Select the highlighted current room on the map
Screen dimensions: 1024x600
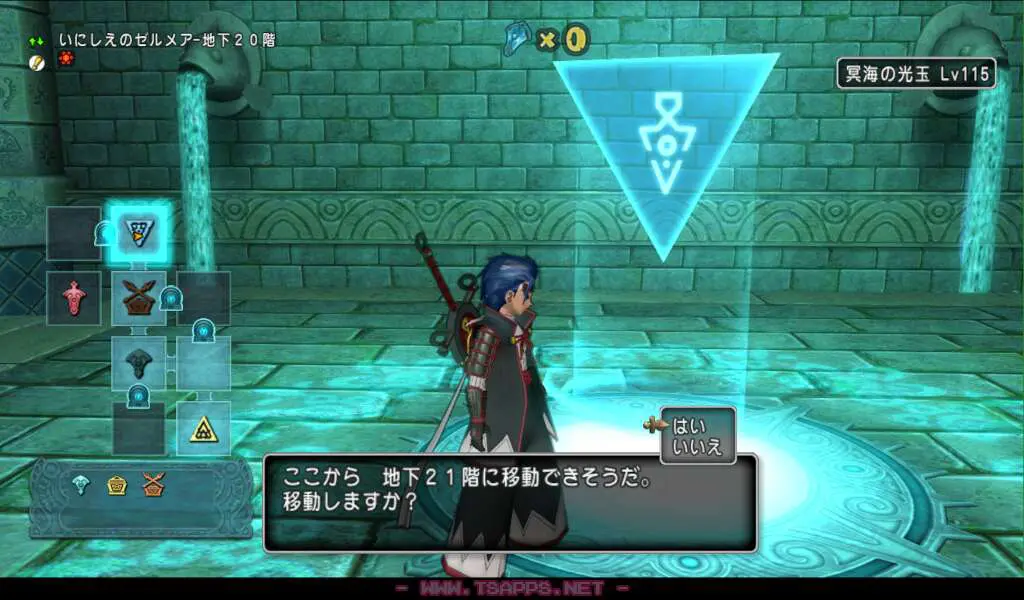(x=138, y=232)
